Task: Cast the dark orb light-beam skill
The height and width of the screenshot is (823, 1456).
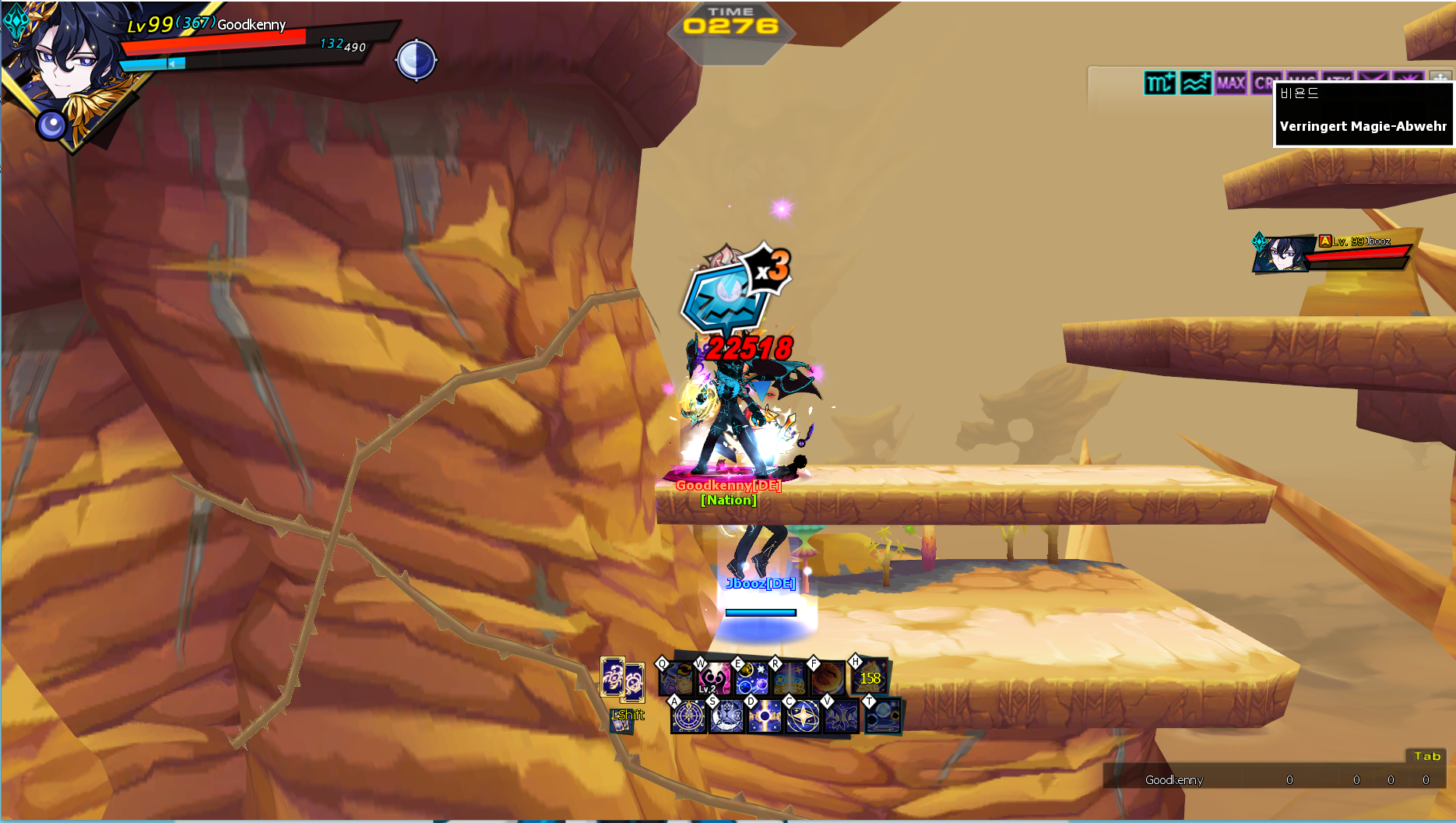Action: (x=765, y=716)
